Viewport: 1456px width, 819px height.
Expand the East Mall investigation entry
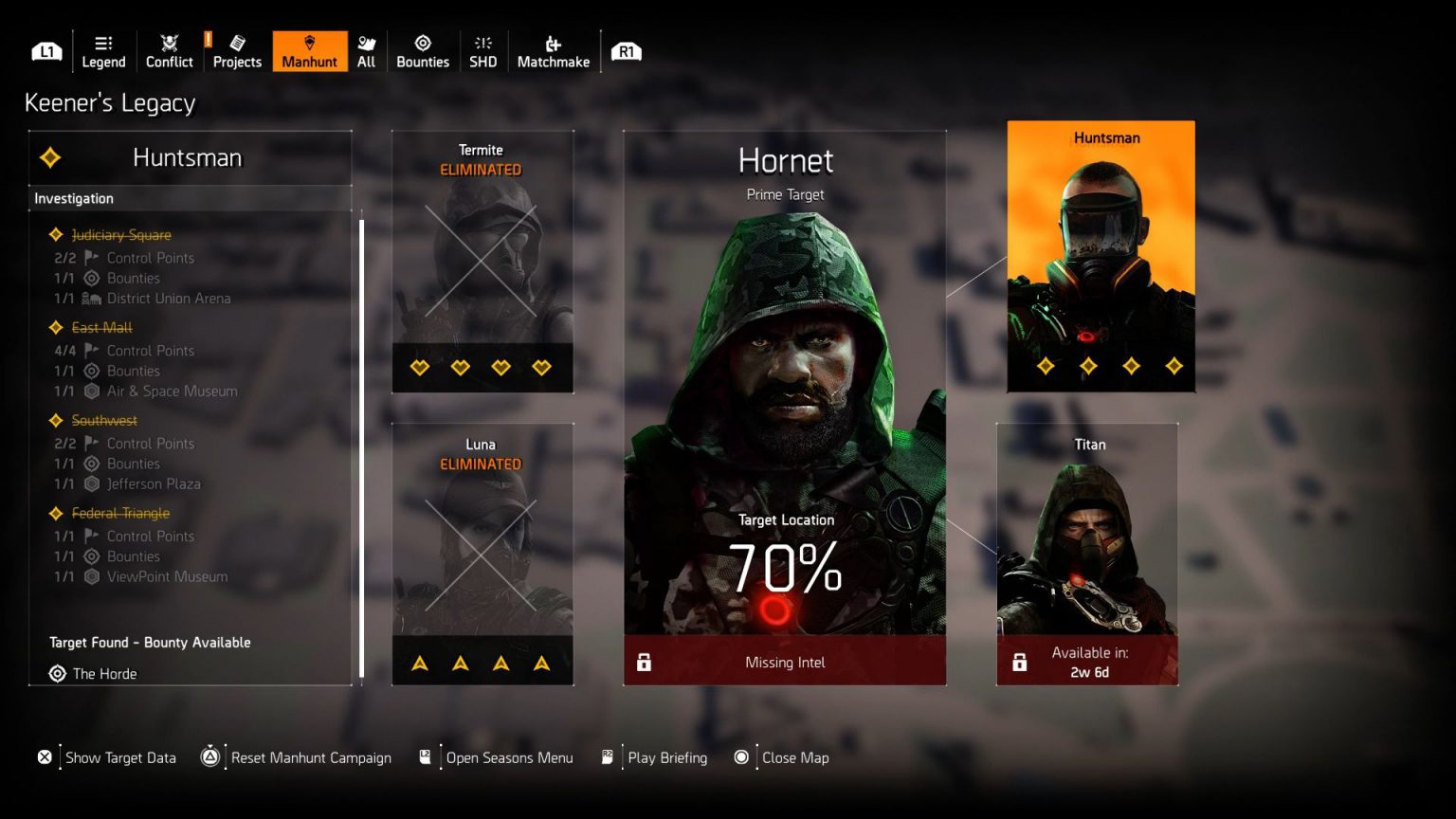[100, 327]
